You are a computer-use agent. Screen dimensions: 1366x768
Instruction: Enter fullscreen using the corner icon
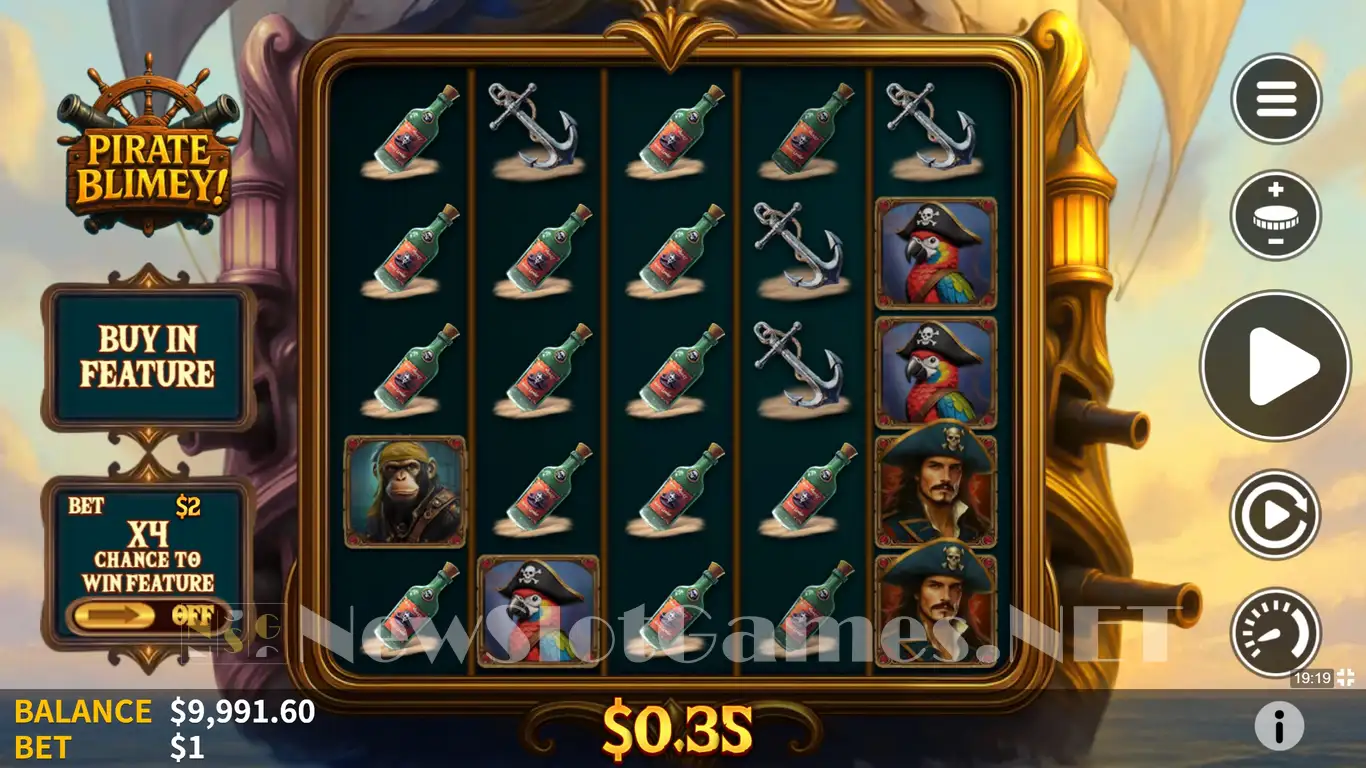click(x=1346, y=678)
